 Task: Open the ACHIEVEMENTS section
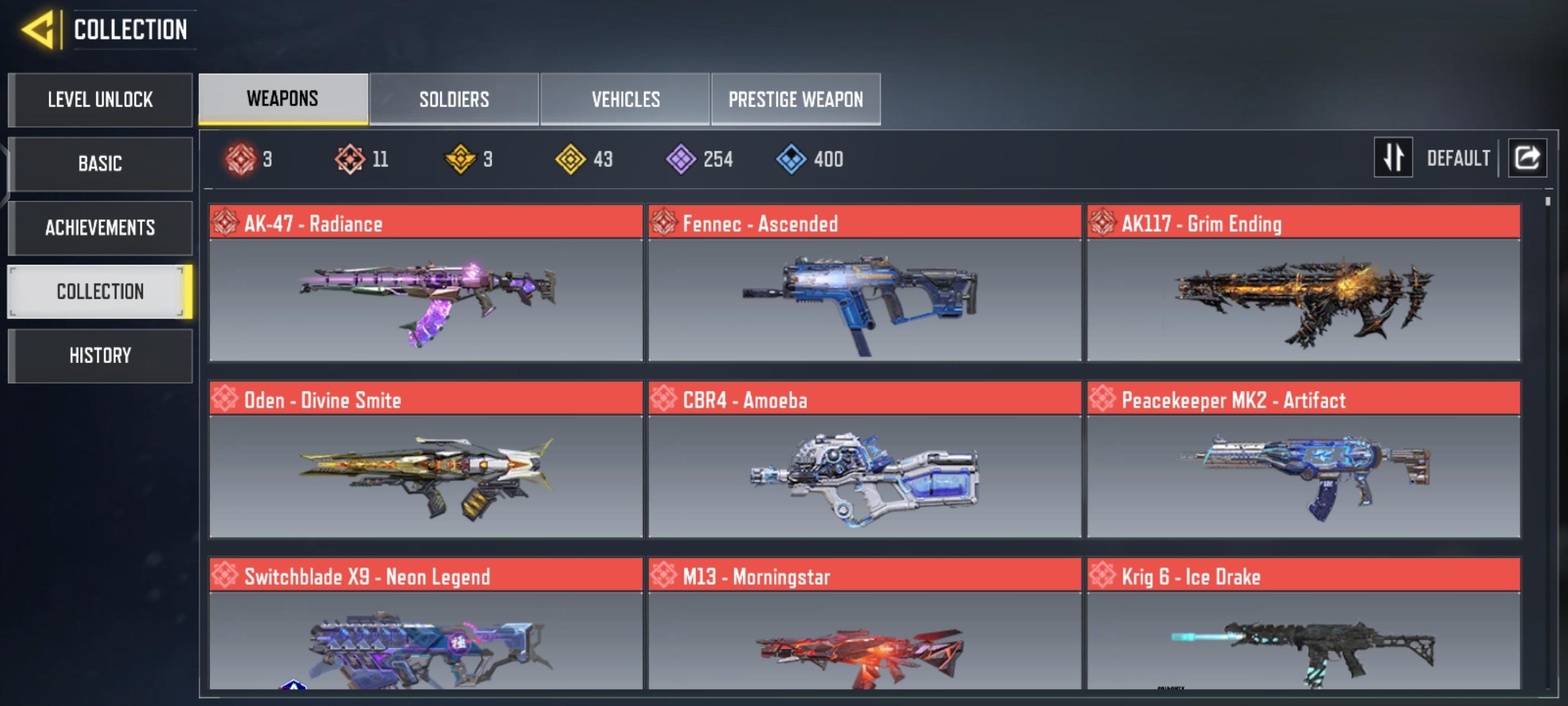100,228
